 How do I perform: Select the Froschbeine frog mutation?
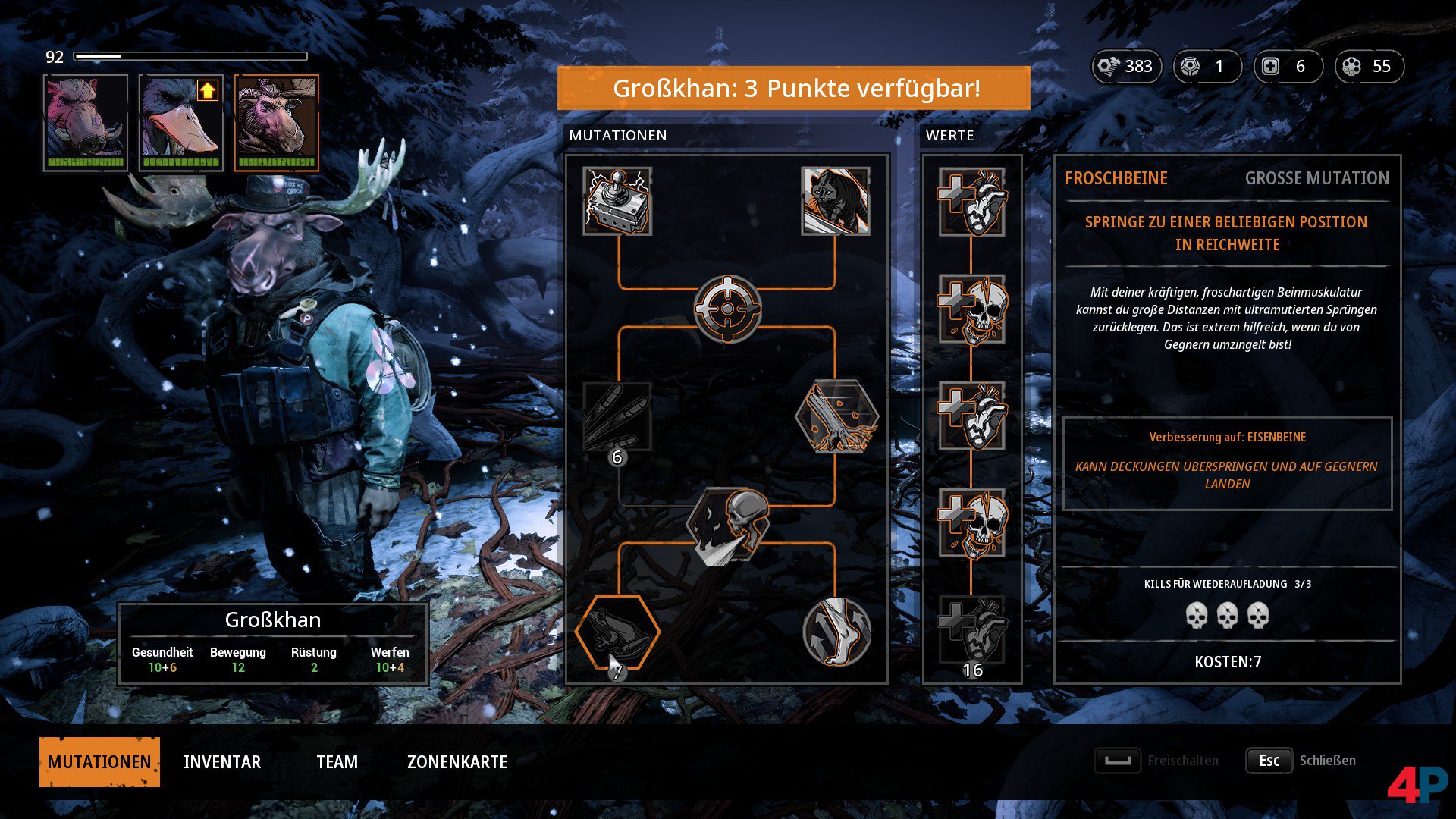pos(617,632)
